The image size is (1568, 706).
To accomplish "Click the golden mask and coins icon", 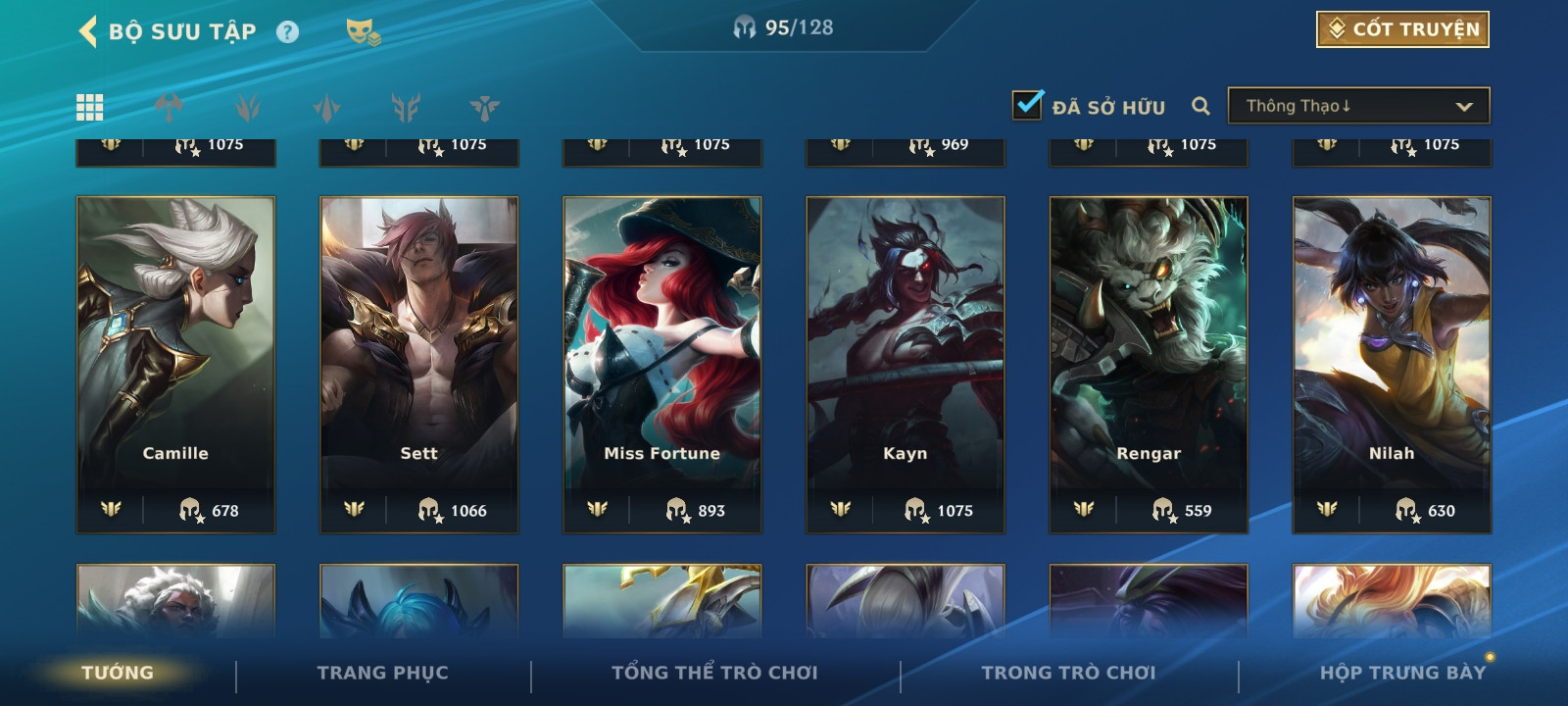I will tap(363, 32).
